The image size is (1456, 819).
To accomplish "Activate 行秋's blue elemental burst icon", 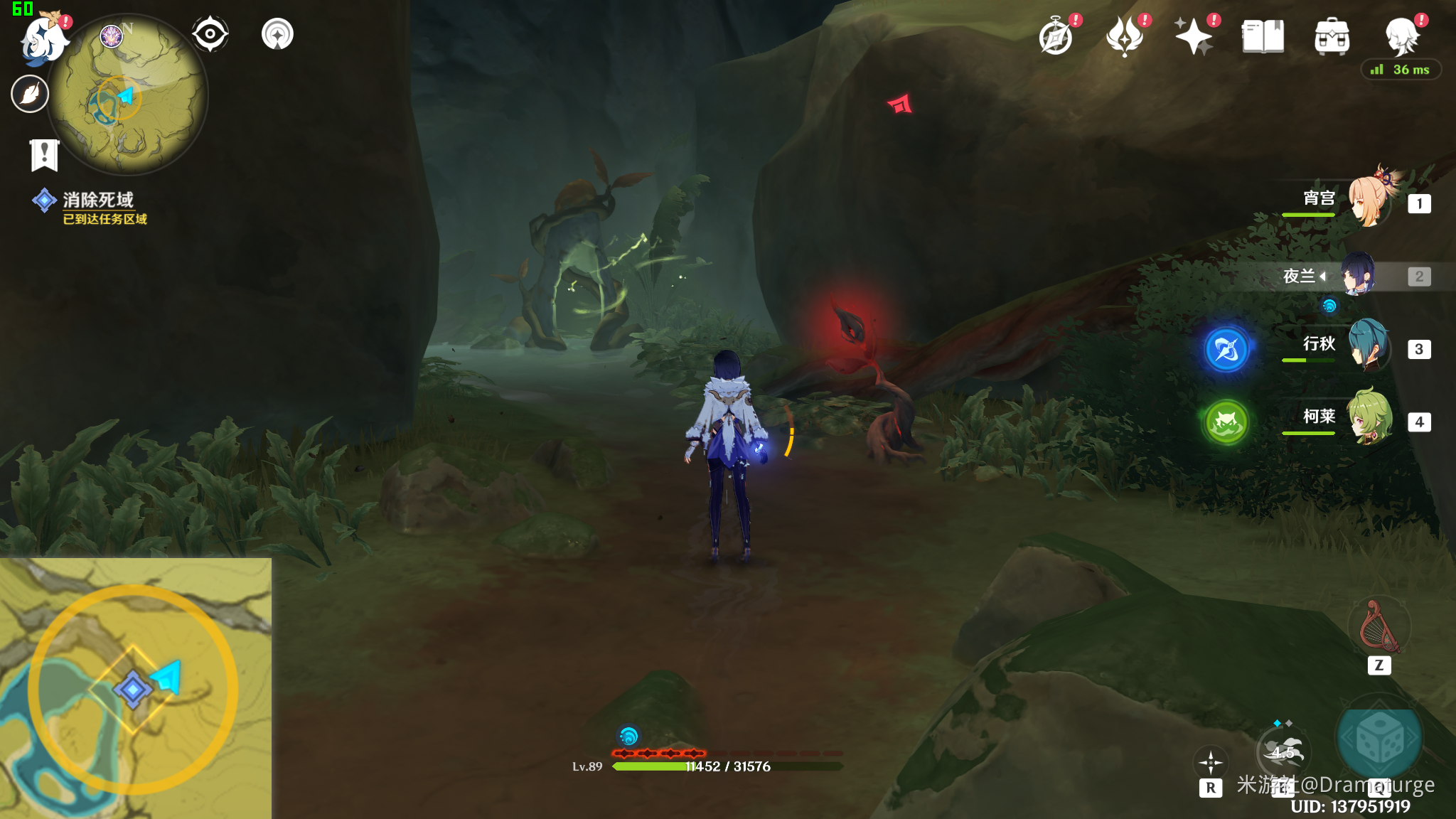I will pos(1226,349).
